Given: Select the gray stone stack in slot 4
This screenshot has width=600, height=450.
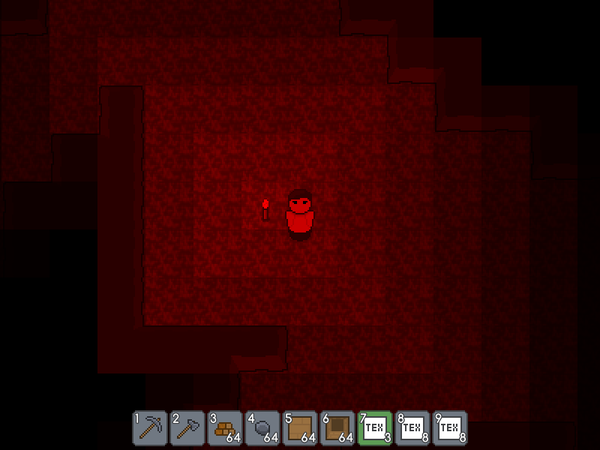Looking at the screenshot, I should tap(262, 428).
